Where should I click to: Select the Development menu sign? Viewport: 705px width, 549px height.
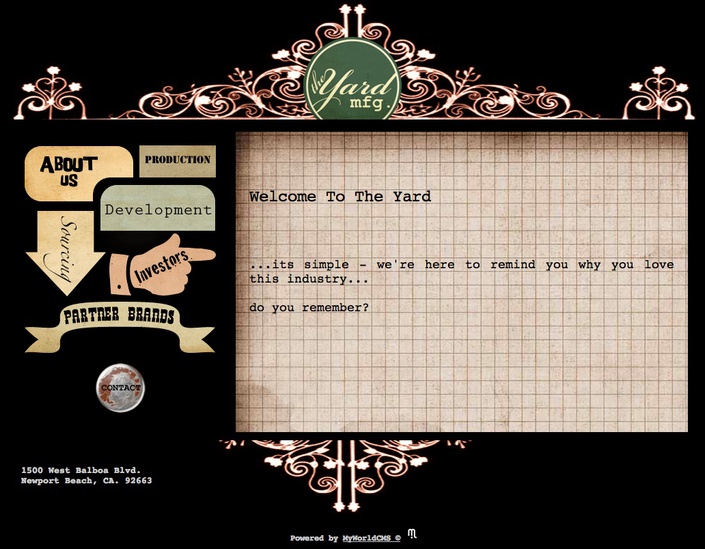(158, 210)
